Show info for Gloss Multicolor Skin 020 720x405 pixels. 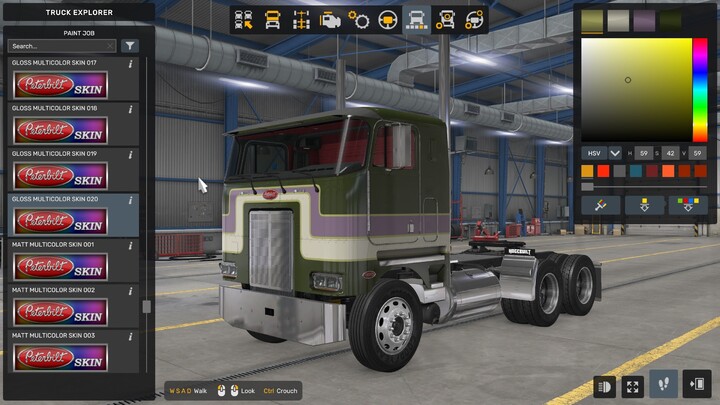131,200
